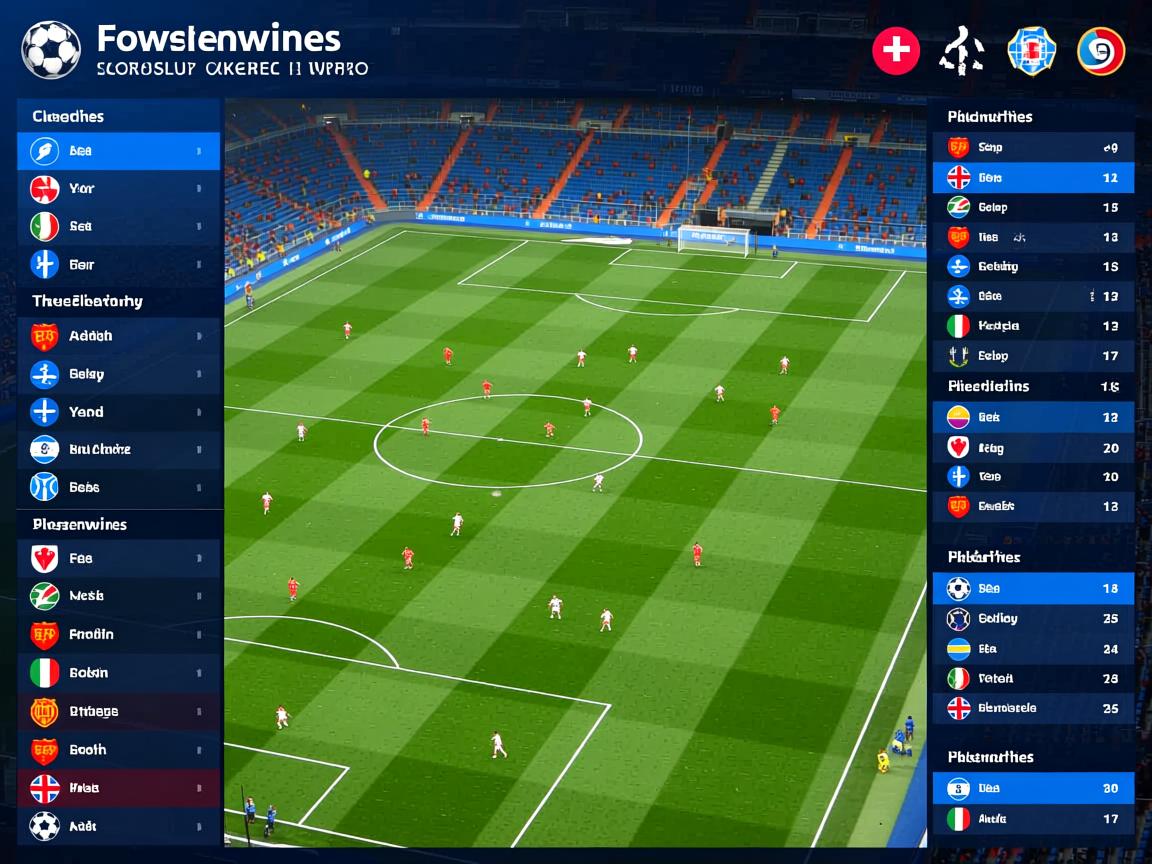Open the Frodiin row
This screenshot has width=1152, height=864.
[118, 634]
